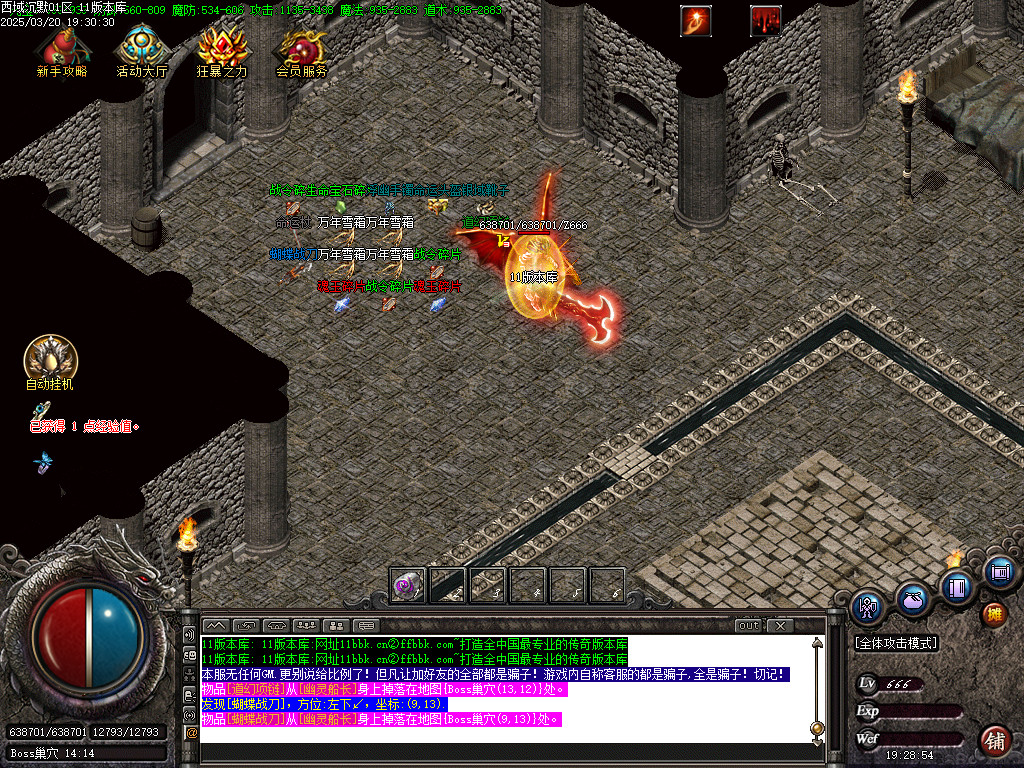Viewport: 1024px width, 768px height.
Task: Open the skill book icon
Action: 957,587
